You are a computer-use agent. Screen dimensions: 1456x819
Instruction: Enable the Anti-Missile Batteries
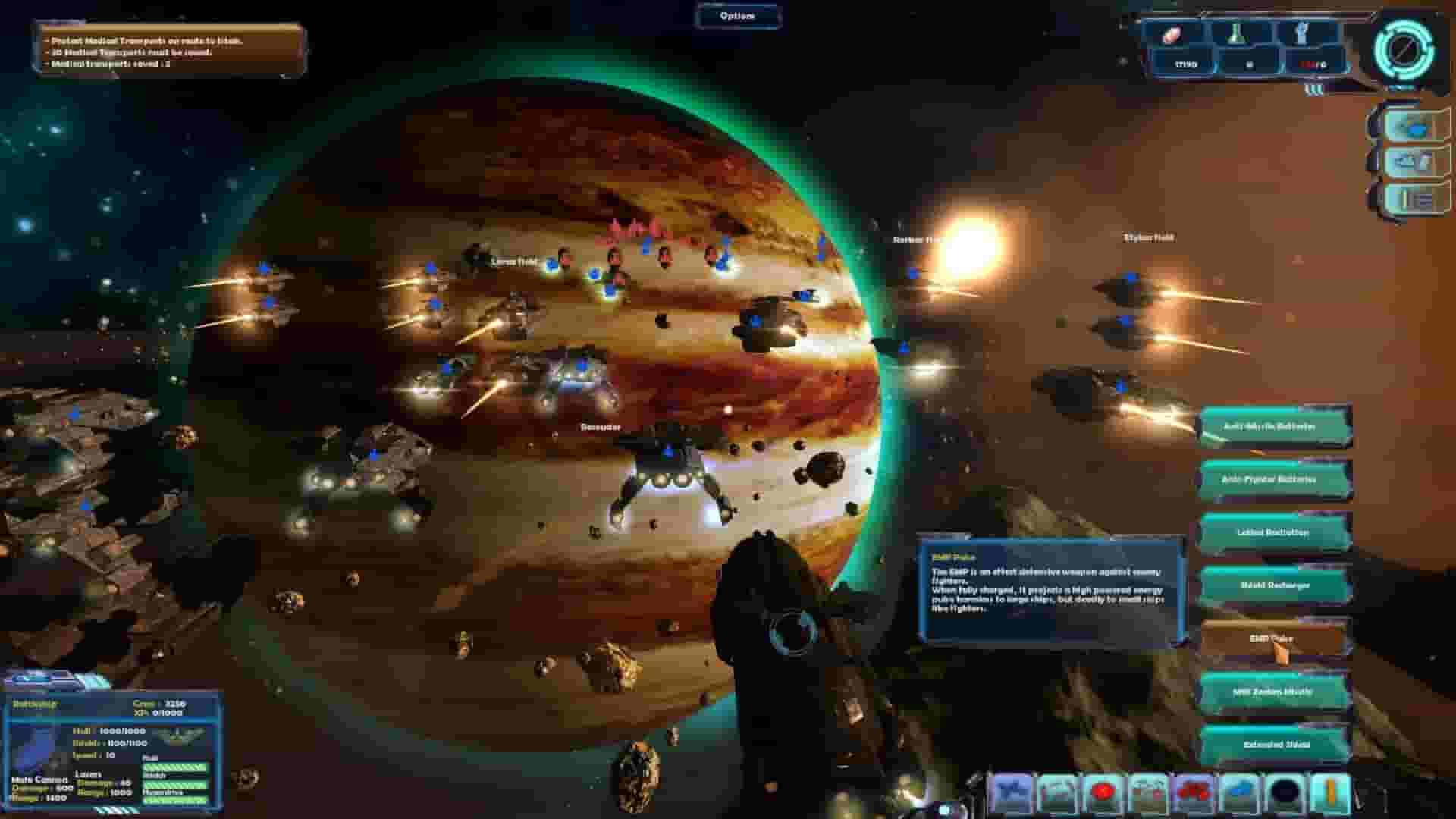coord(1275,426)
